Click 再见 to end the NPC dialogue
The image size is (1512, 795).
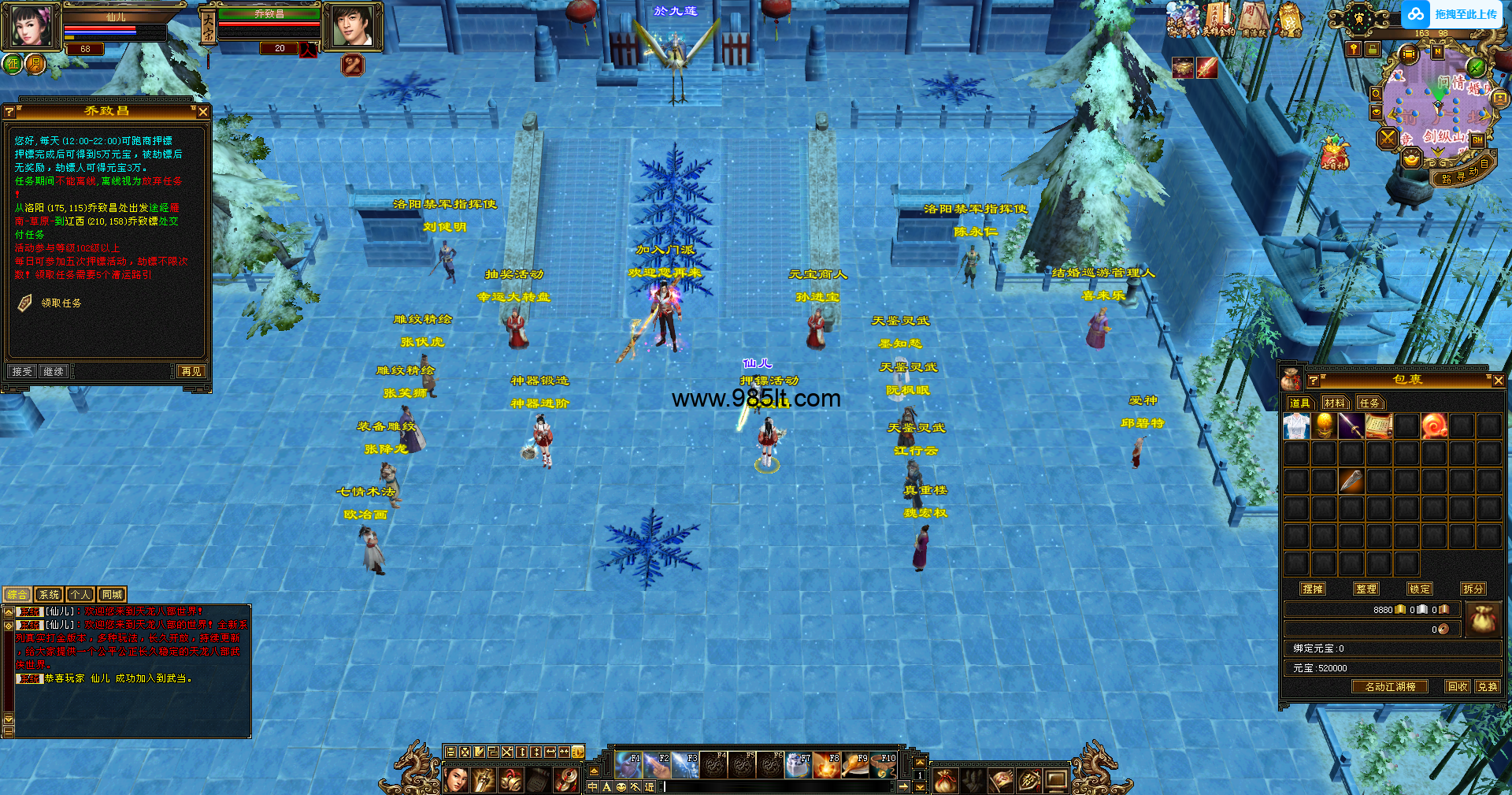pos(191,371)
